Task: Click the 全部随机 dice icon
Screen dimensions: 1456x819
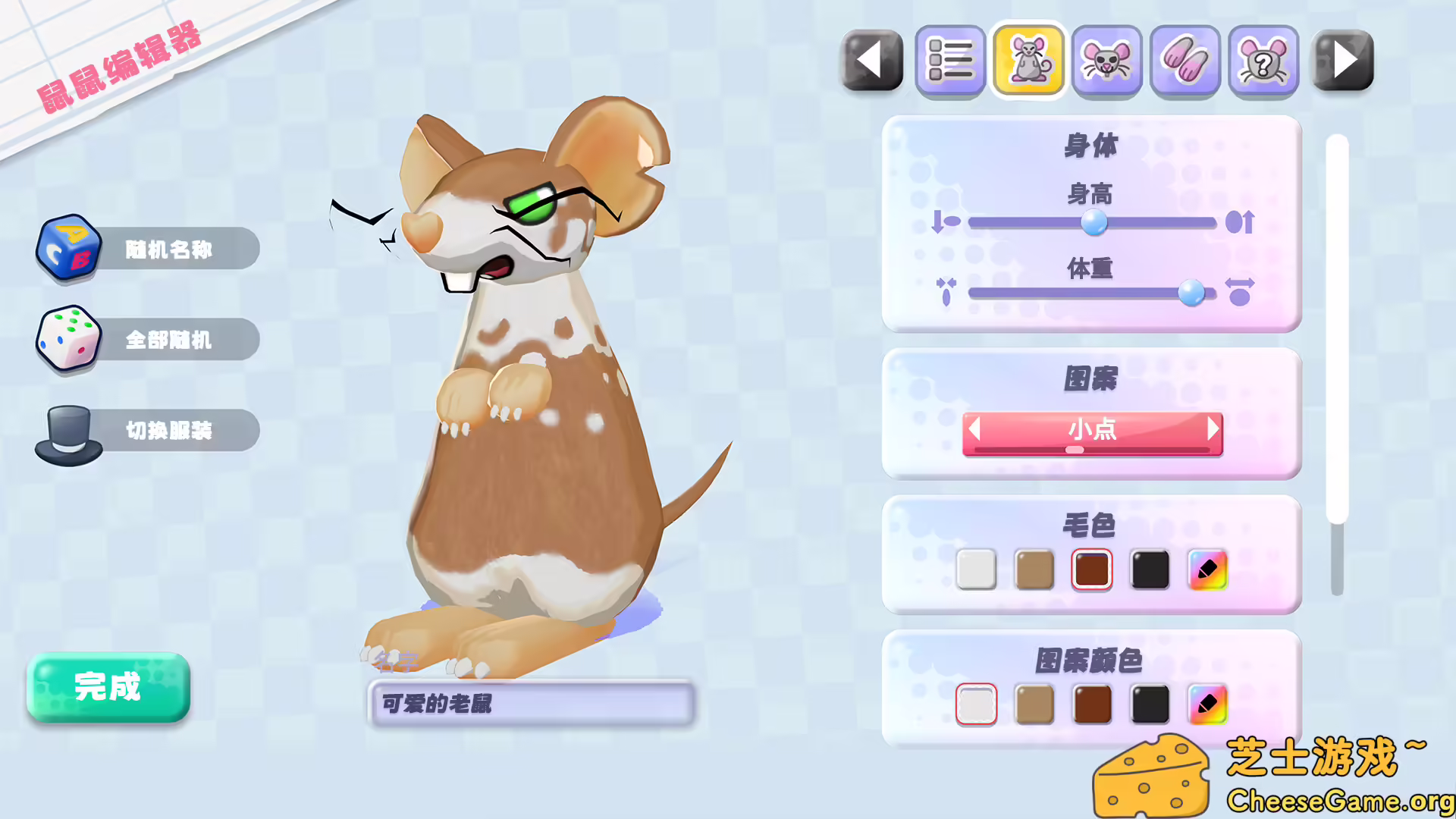Action: (x=67, y=339)
